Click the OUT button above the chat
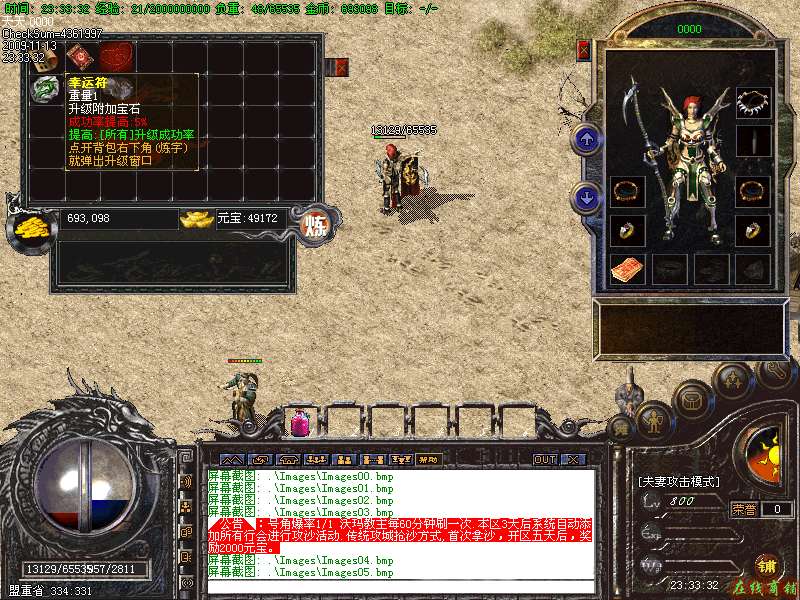The height and width of the screenshot is (600, 800). 544,460
